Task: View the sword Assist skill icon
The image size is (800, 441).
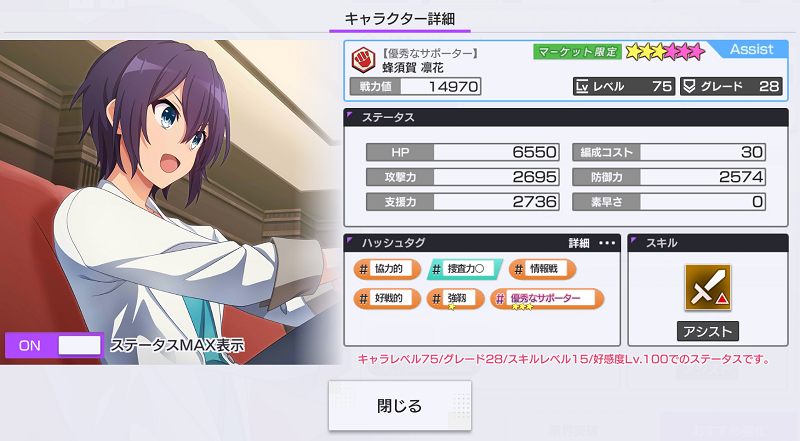Action: [x=707, y=287]
